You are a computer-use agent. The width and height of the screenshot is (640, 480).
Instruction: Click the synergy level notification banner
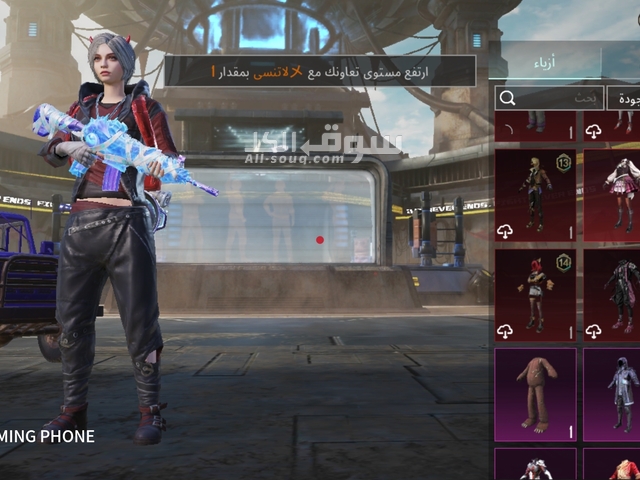[x=320, y=70]
